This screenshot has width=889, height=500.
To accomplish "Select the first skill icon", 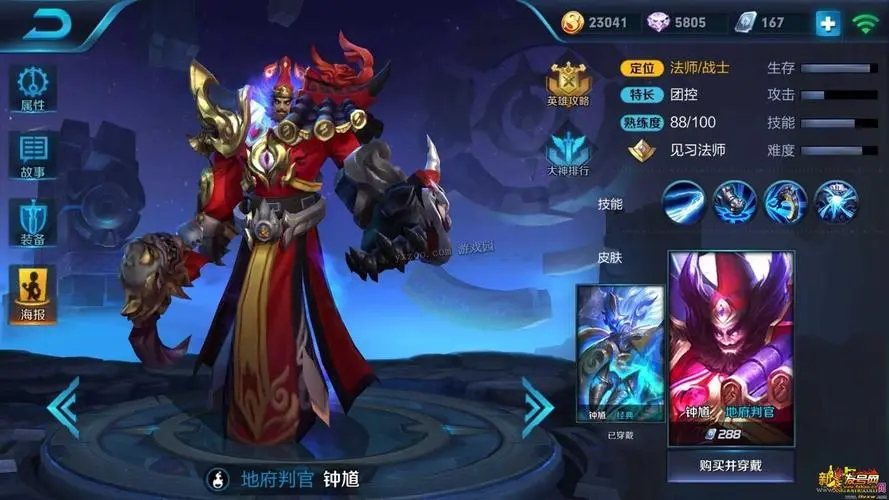I will pos(683,202).
